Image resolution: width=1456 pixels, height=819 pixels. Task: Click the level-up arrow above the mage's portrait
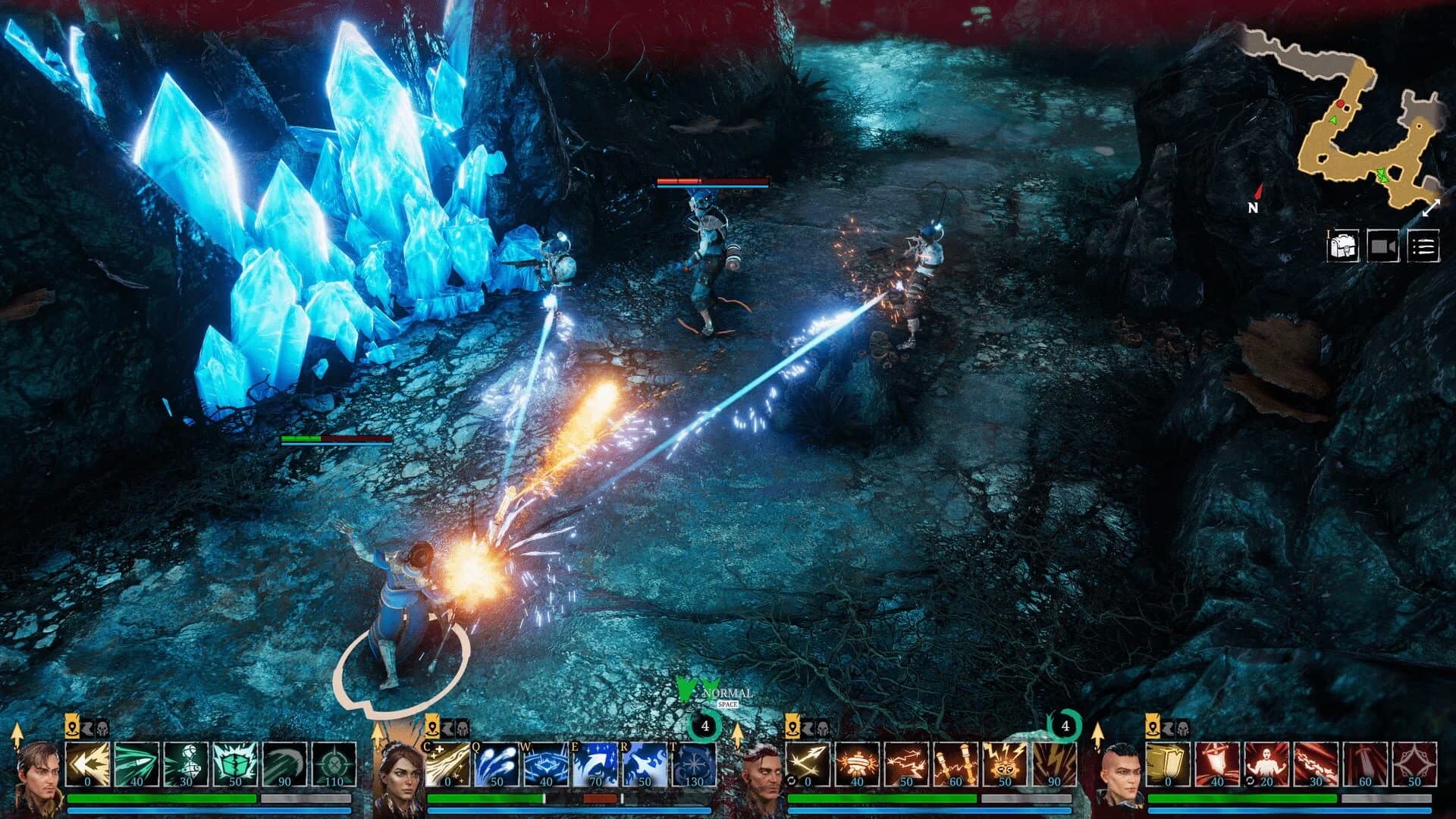[377, 736]
